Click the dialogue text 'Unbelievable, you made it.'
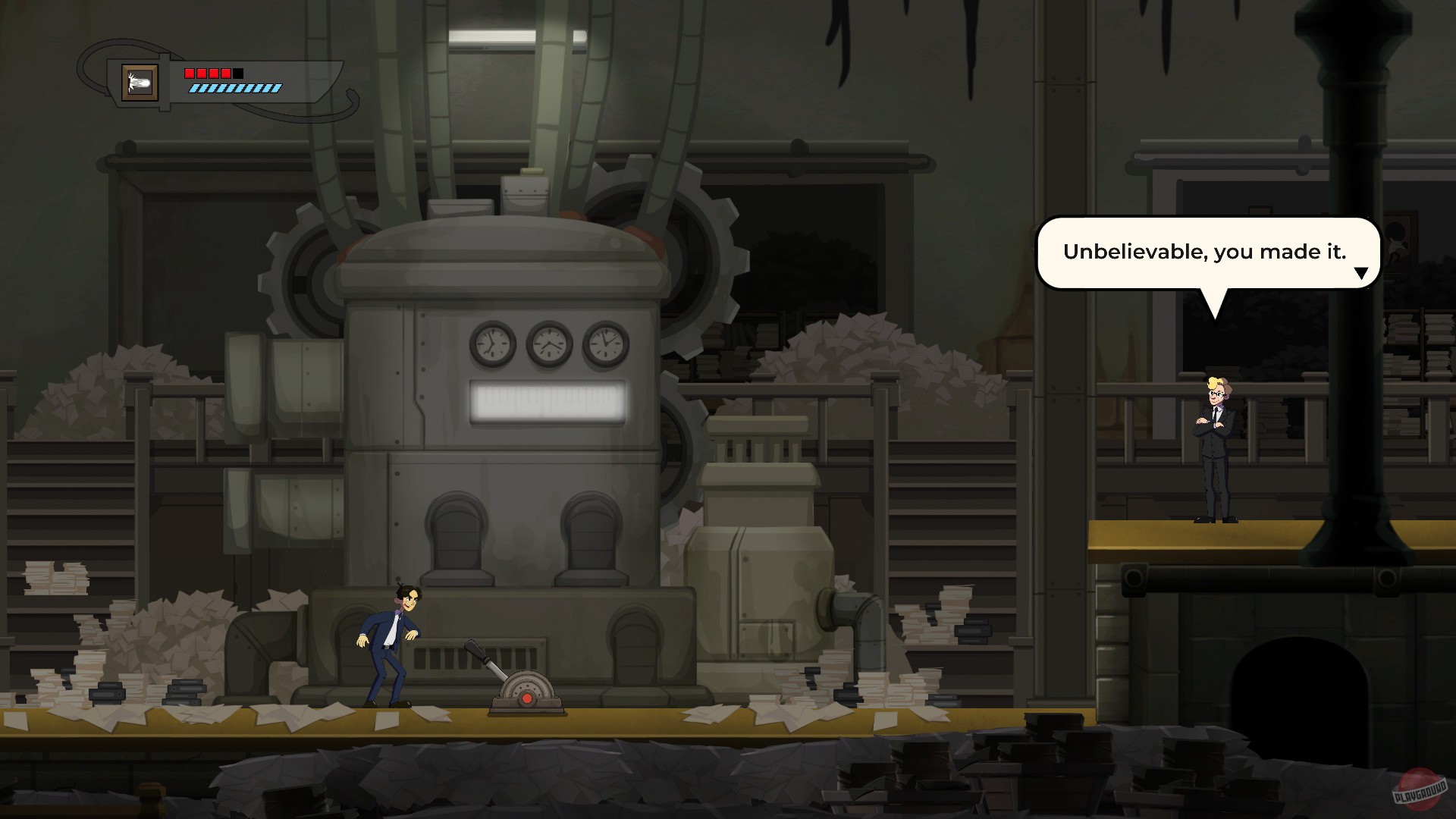This screenshot has width=1456, height=819. (1204, 251)
